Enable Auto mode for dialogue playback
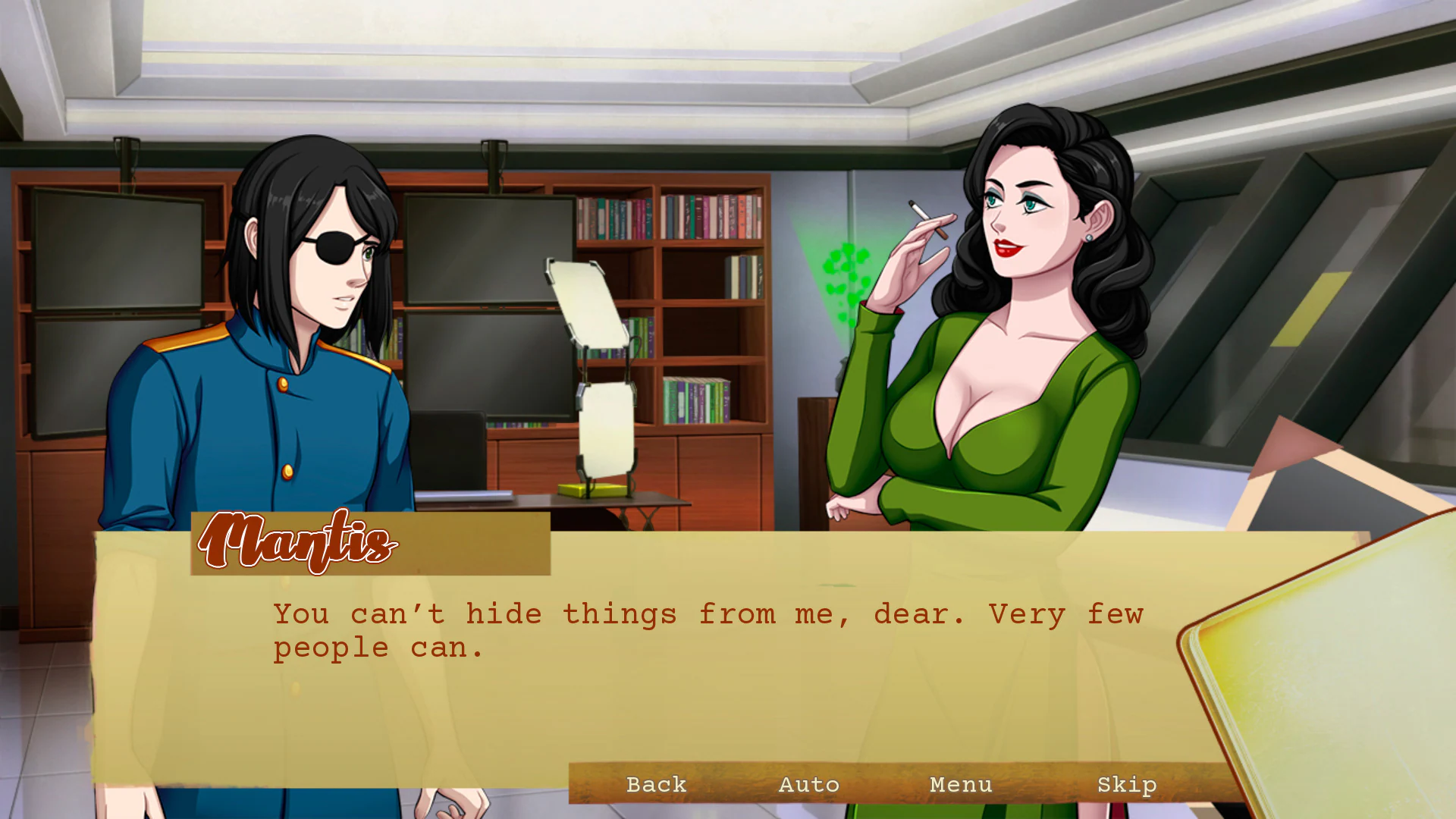The image size is (1456, 819). point(808,785)
